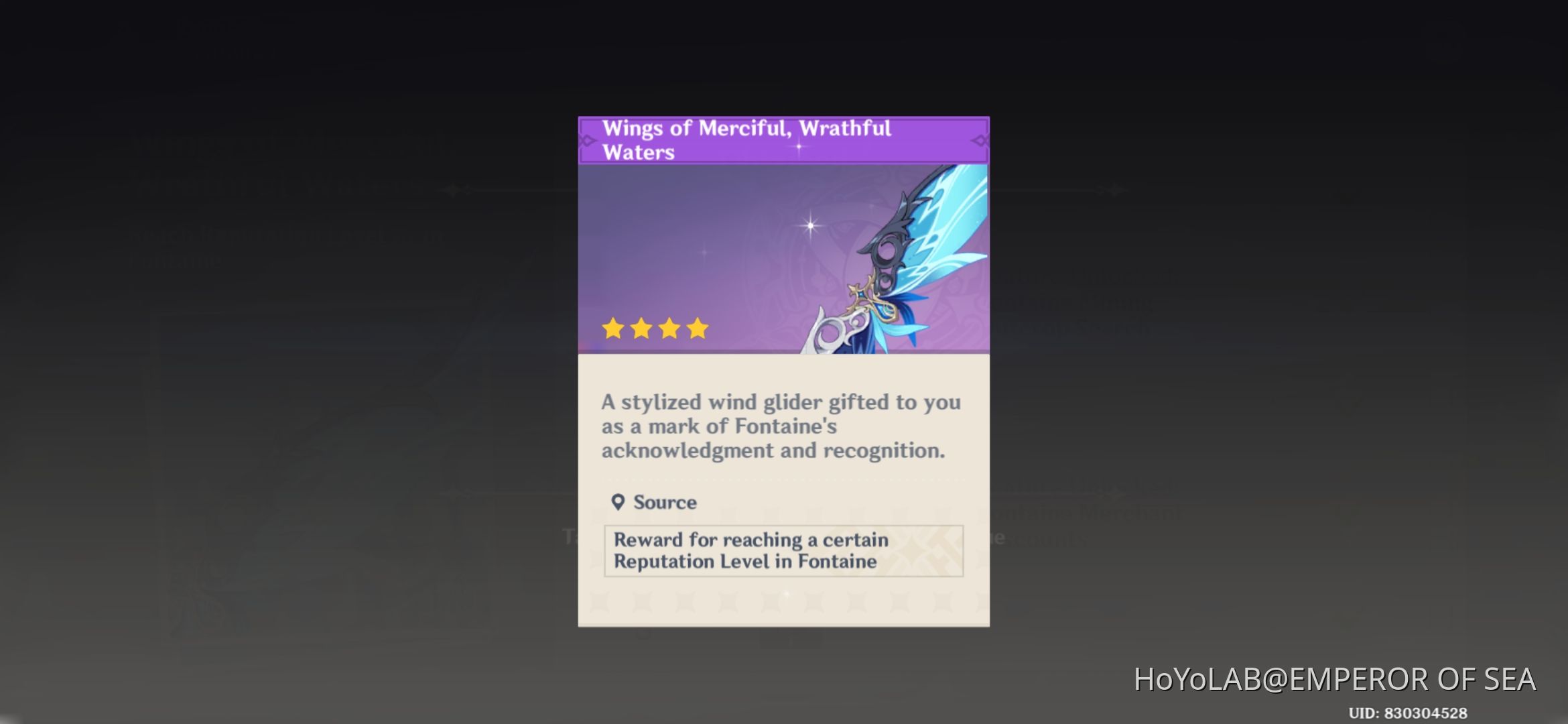
Task: Toggle the four-star rarity display
Action: [656, 327]
